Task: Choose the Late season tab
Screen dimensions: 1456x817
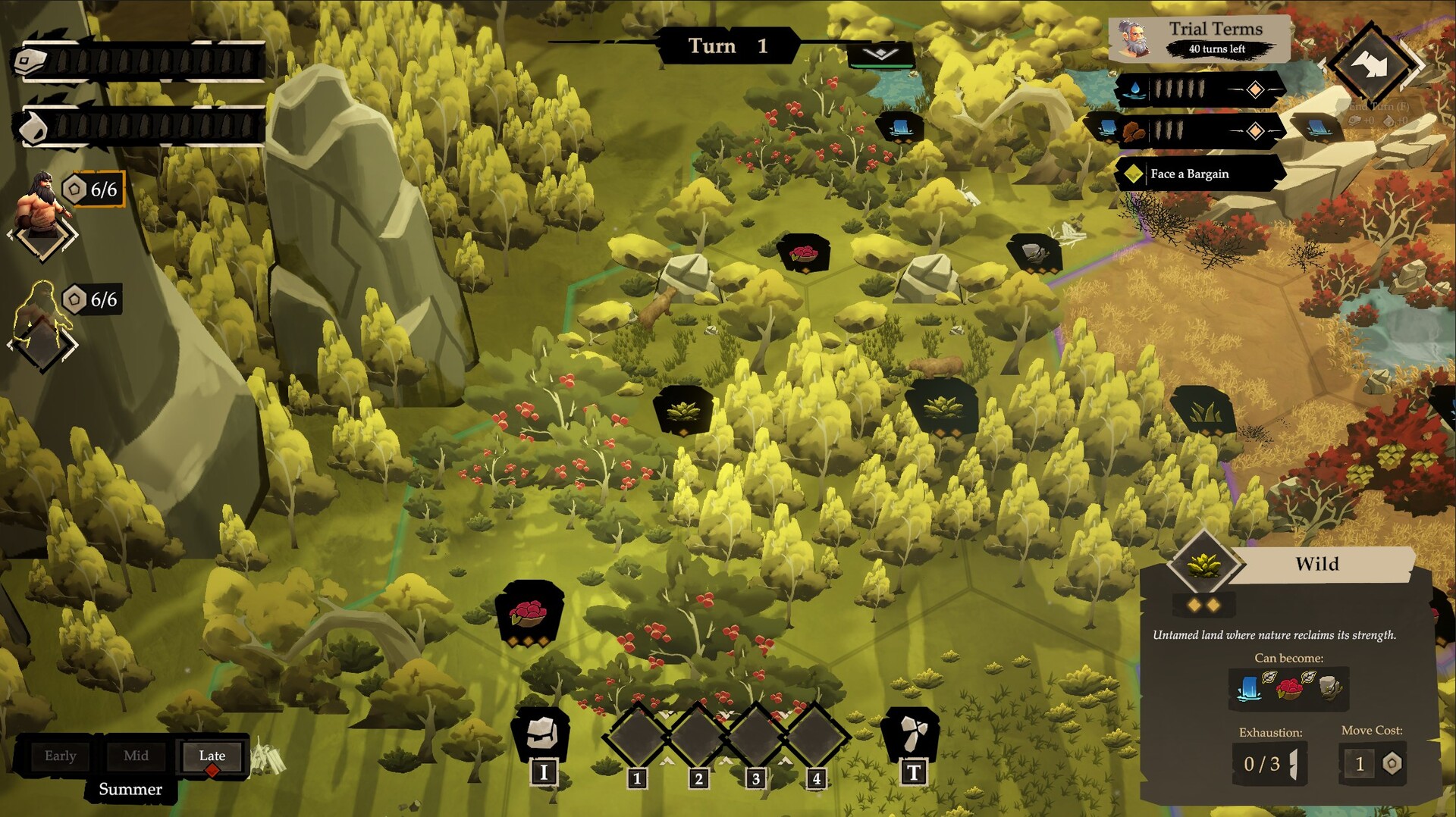Action: click(x=212, y=756)
